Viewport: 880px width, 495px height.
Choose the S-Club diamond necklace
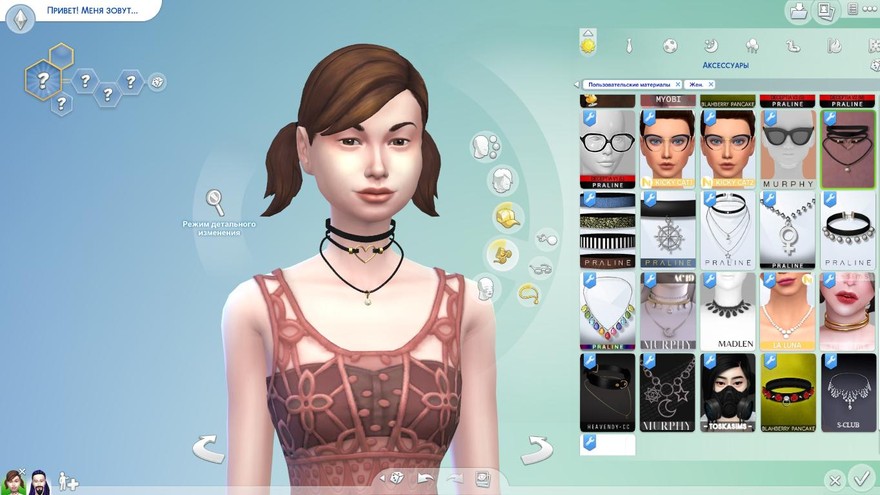(848, 392)
